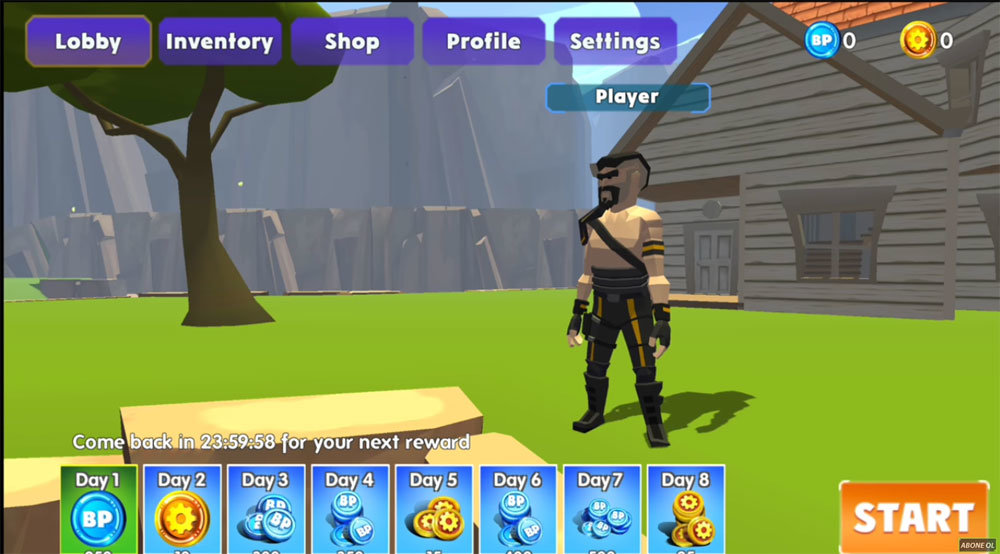View the Profile tab
This screenshot has height=554, width=1000.
pyautogui.click(x=483, y=42)
